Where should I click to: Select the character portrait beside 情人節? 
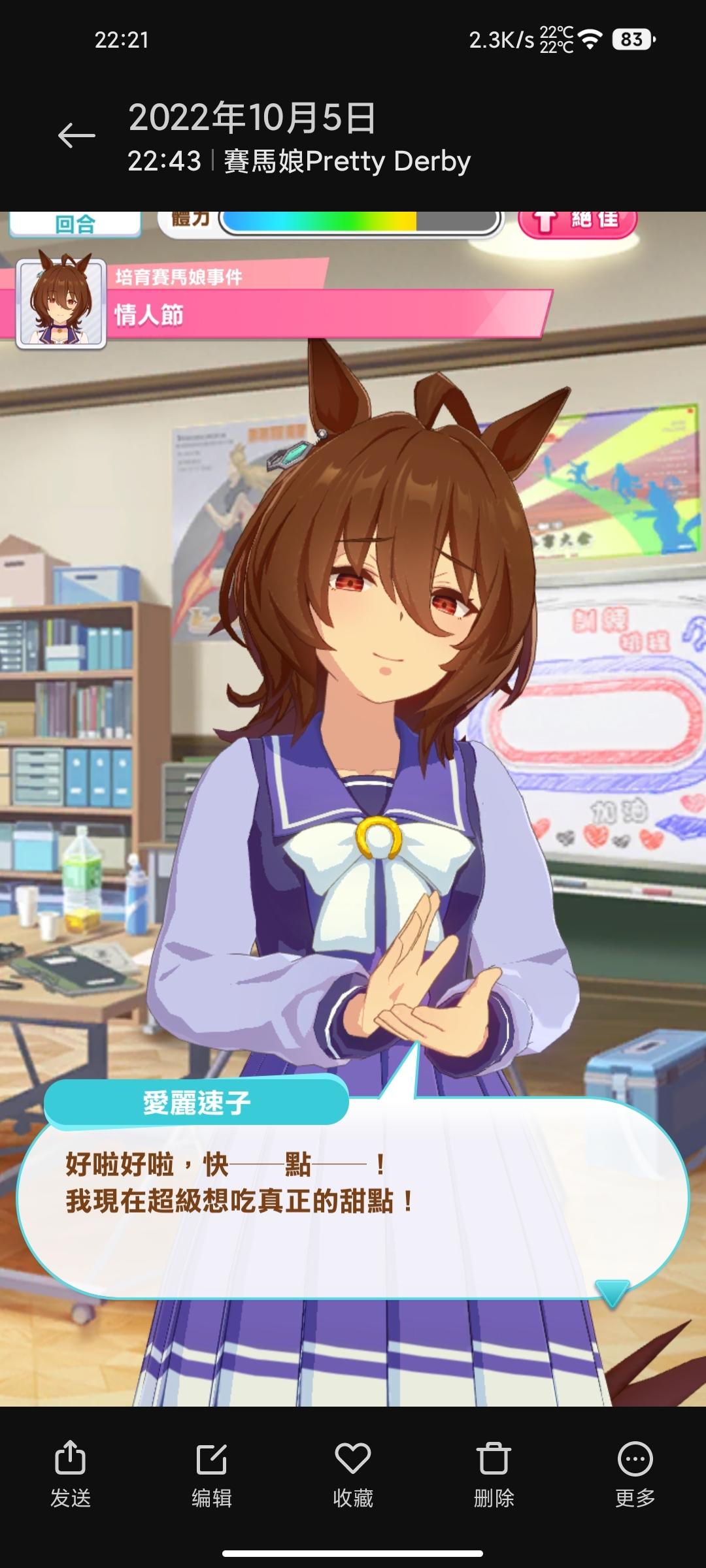(x=61, y=303)
